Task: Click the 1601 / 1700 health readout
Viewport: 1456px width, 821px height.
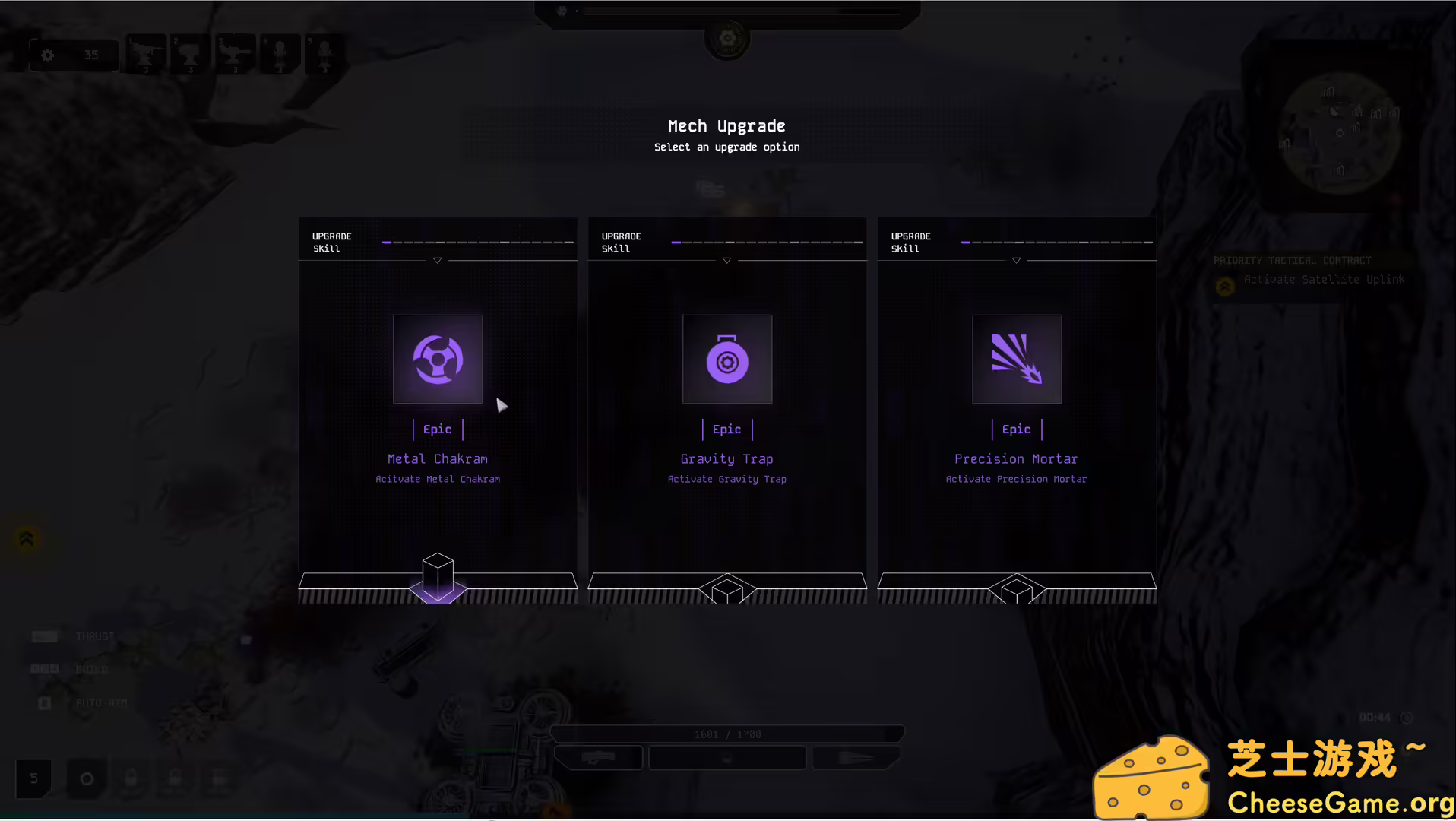Action: point(726,734)
